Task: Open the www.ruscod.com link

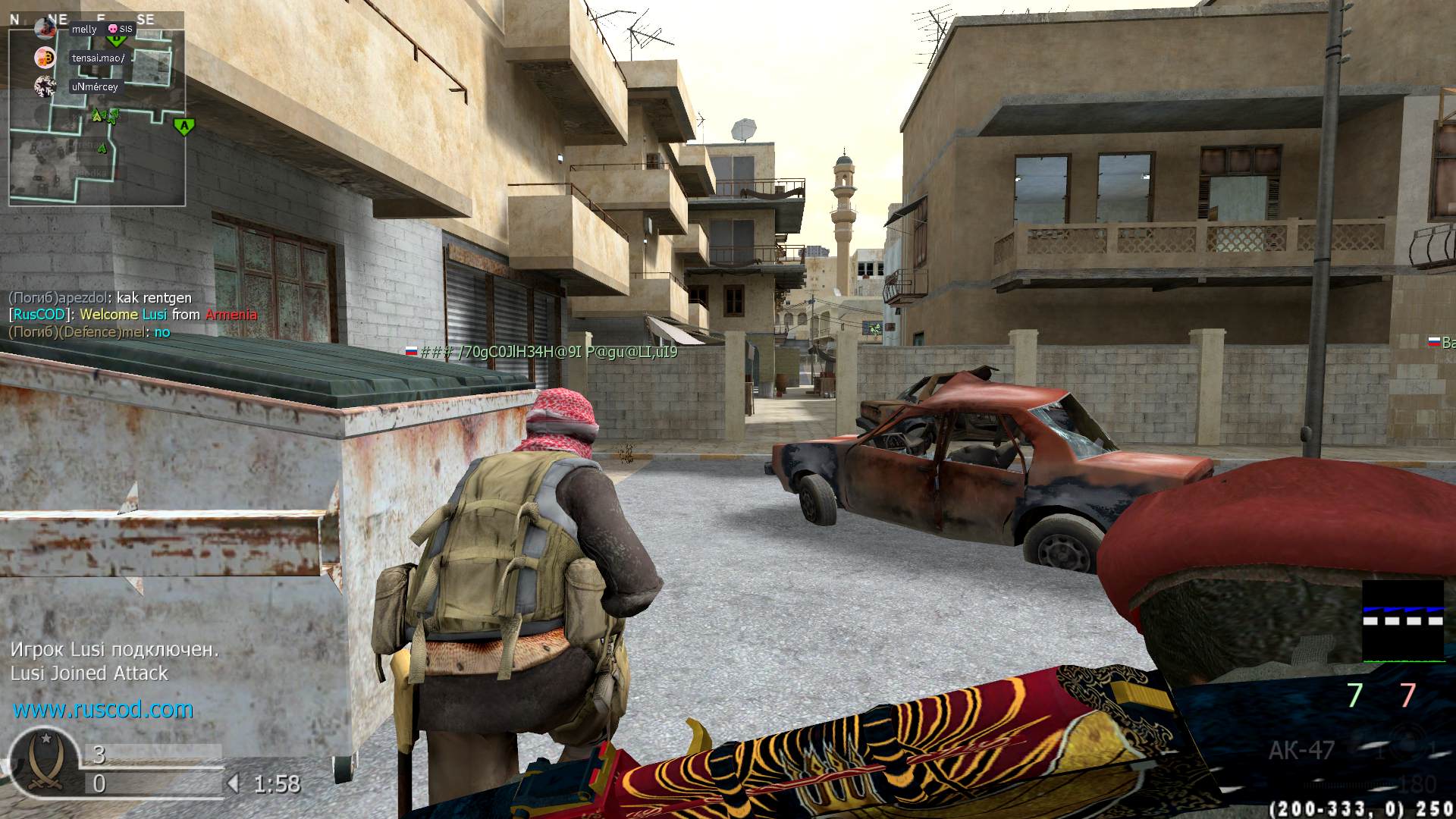Action: click(103, 710)
